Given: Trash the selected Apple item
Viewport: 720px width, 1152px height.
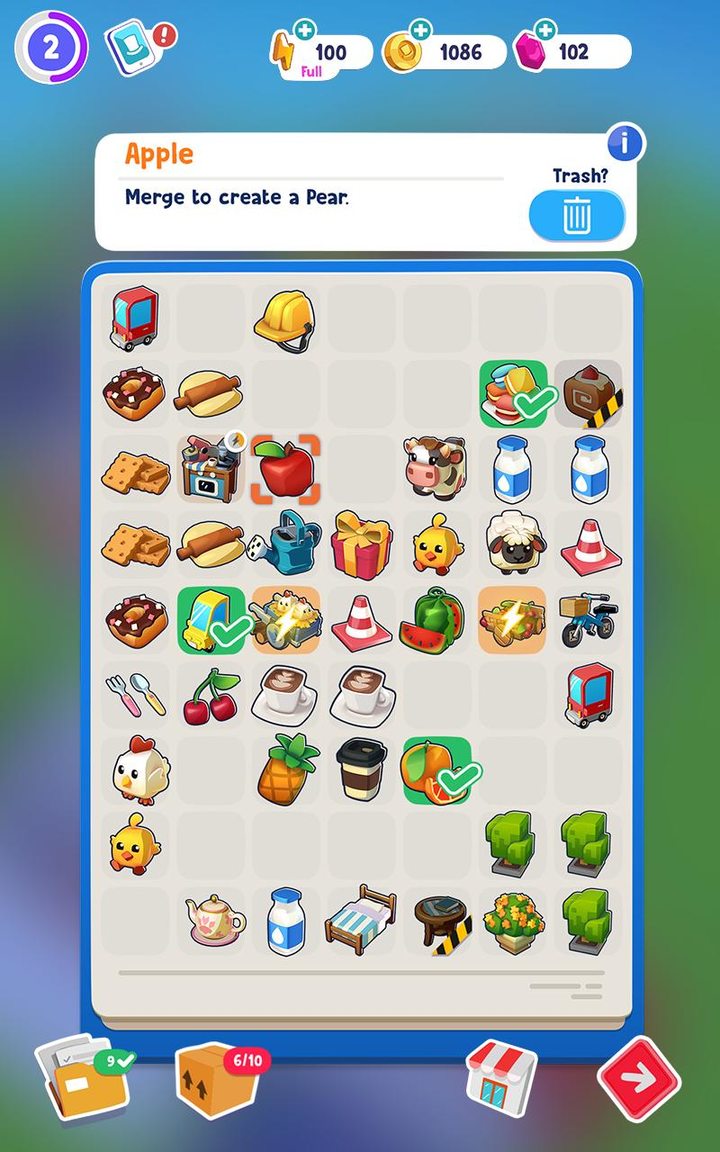Looking at the screenshot, I should (576, 215).
